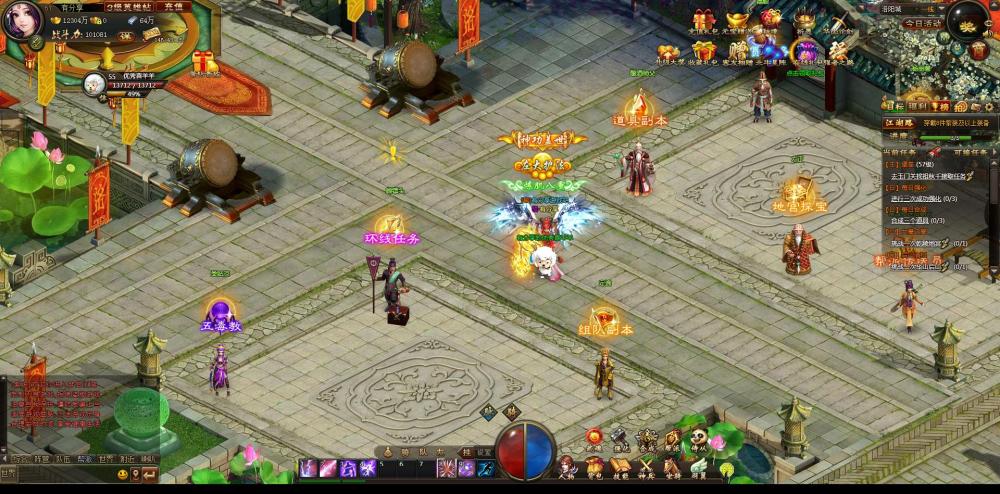1000x494 pixels.
Task: Claim the gift box beside the pet bar
Action: pyautogui.click(x=204, y=62)
